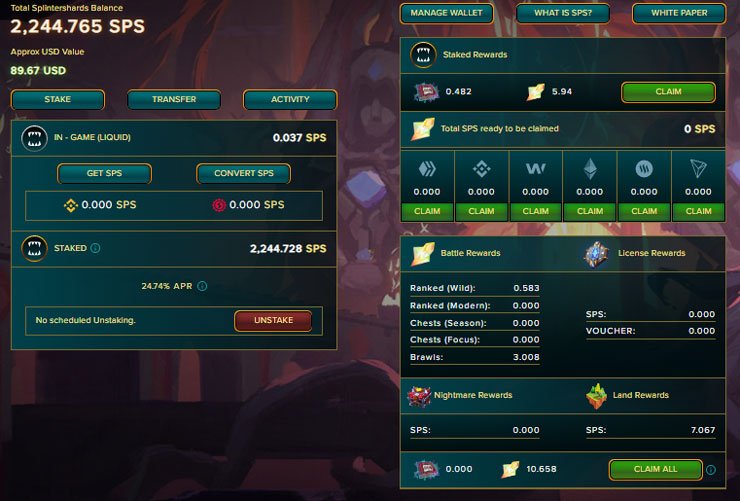The width and height of the screenshot is (740, 501).
Task: Click the red Unstake button
Action: point(273,320)
